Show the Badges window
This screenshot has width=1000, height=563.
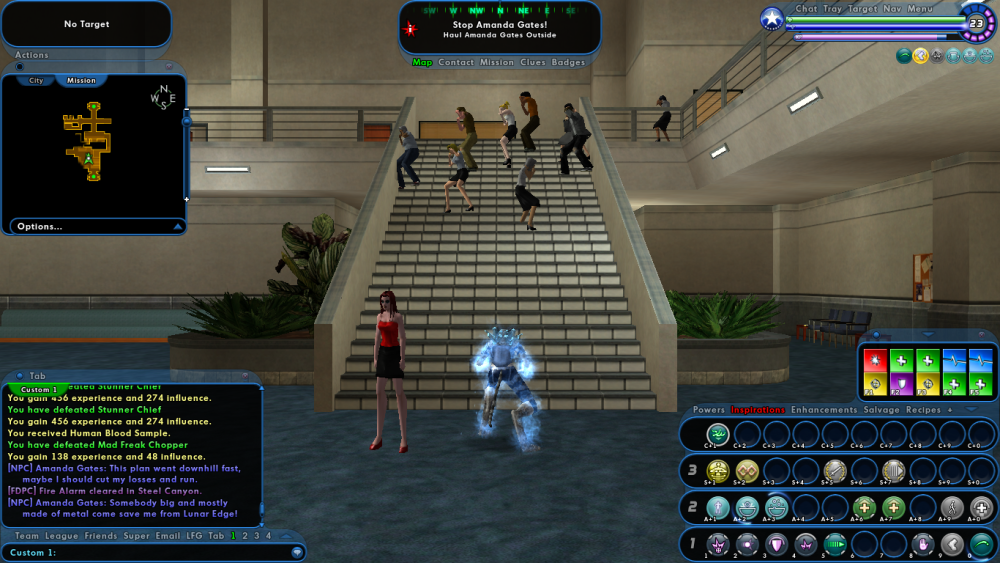pos(569,63)
